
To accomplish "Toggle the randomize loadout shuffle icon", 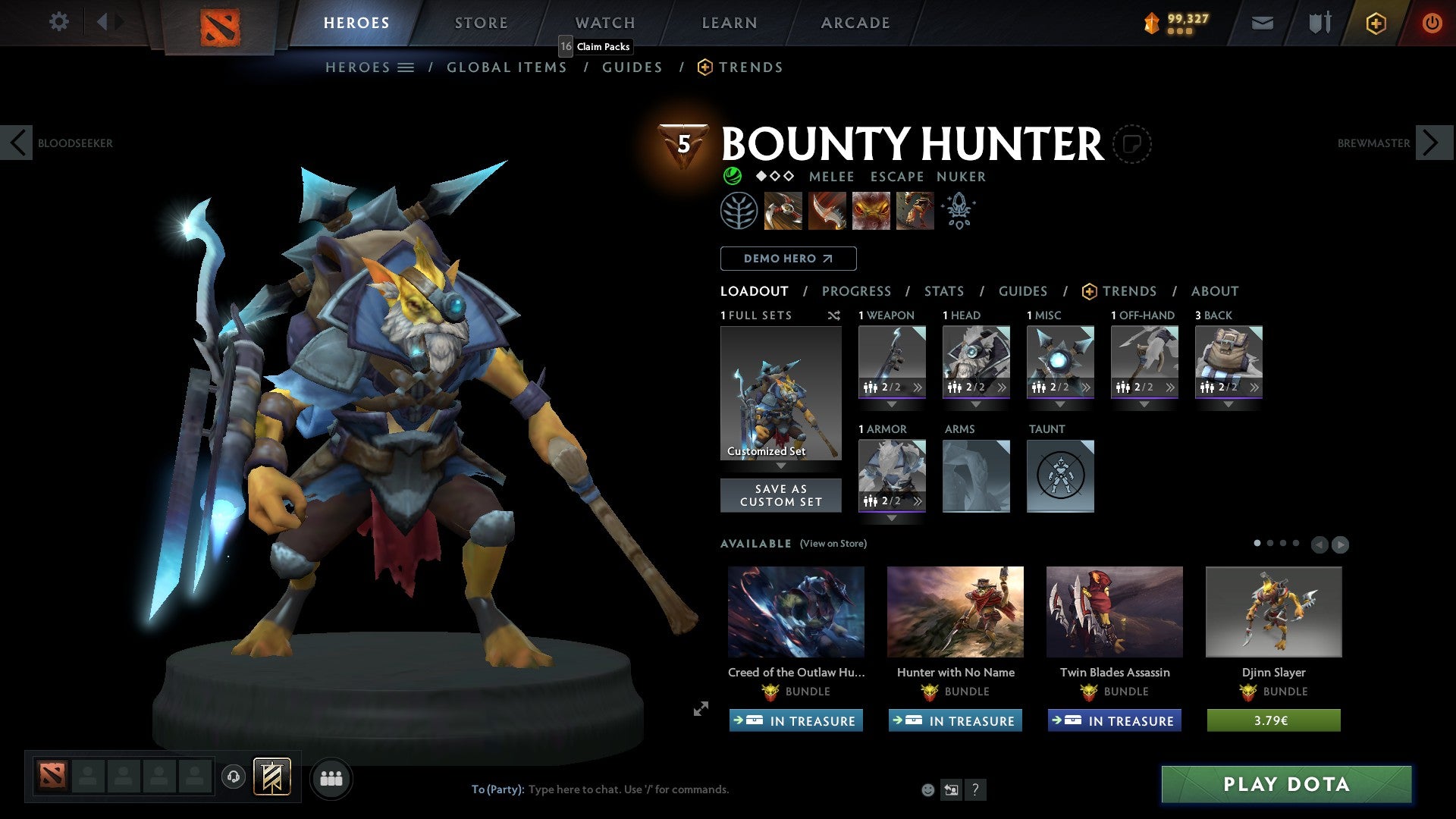I will (834, 316).
